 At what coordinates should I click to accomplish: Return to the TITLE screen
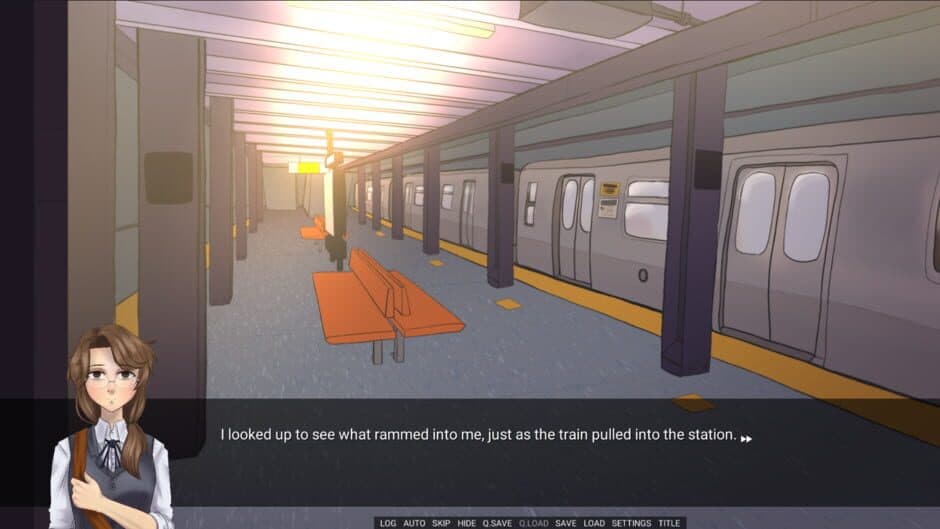(x=669, y=523)
